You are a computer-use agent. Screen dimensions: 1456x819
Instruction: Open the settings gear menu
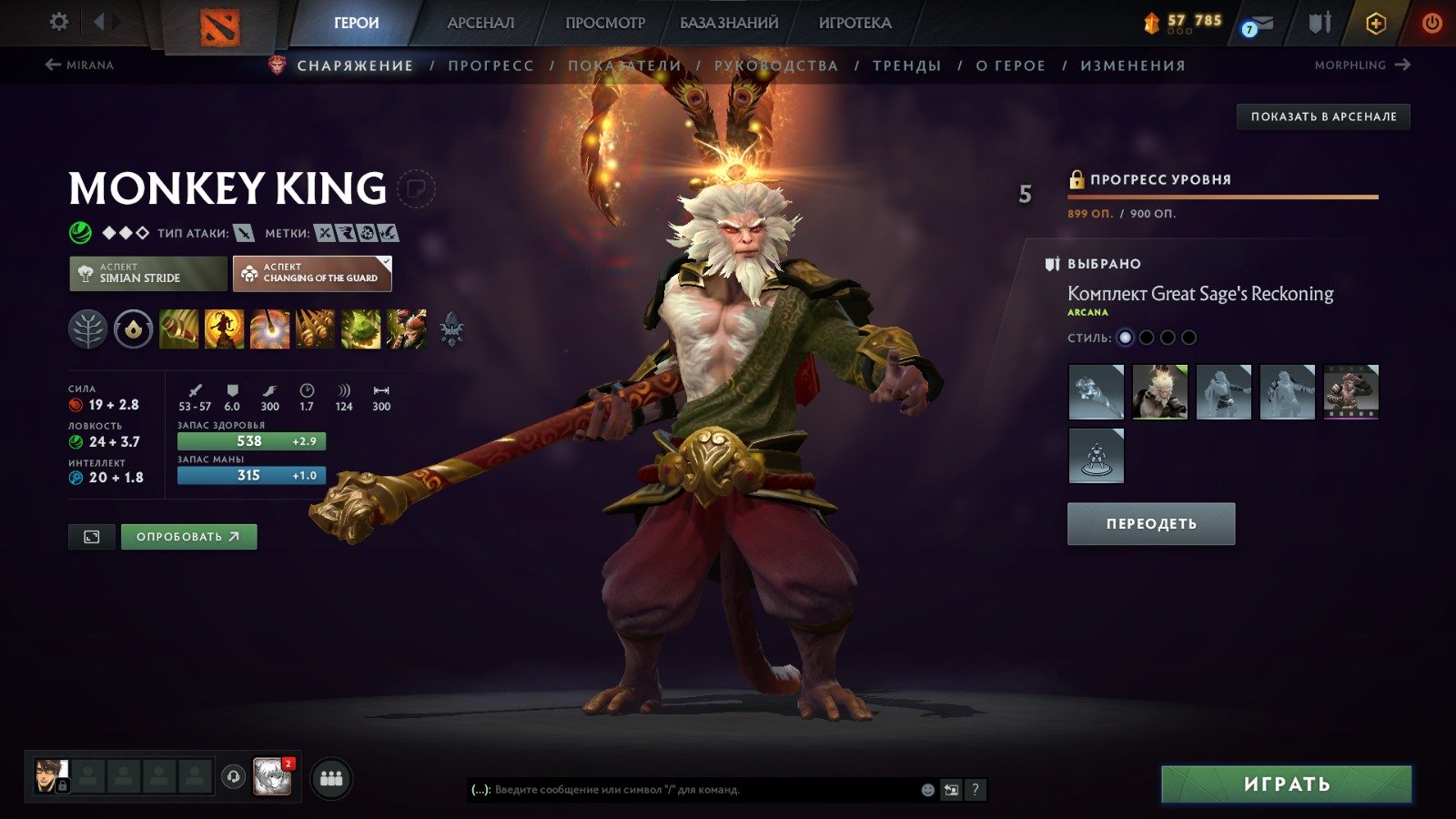tap(59, 22)
